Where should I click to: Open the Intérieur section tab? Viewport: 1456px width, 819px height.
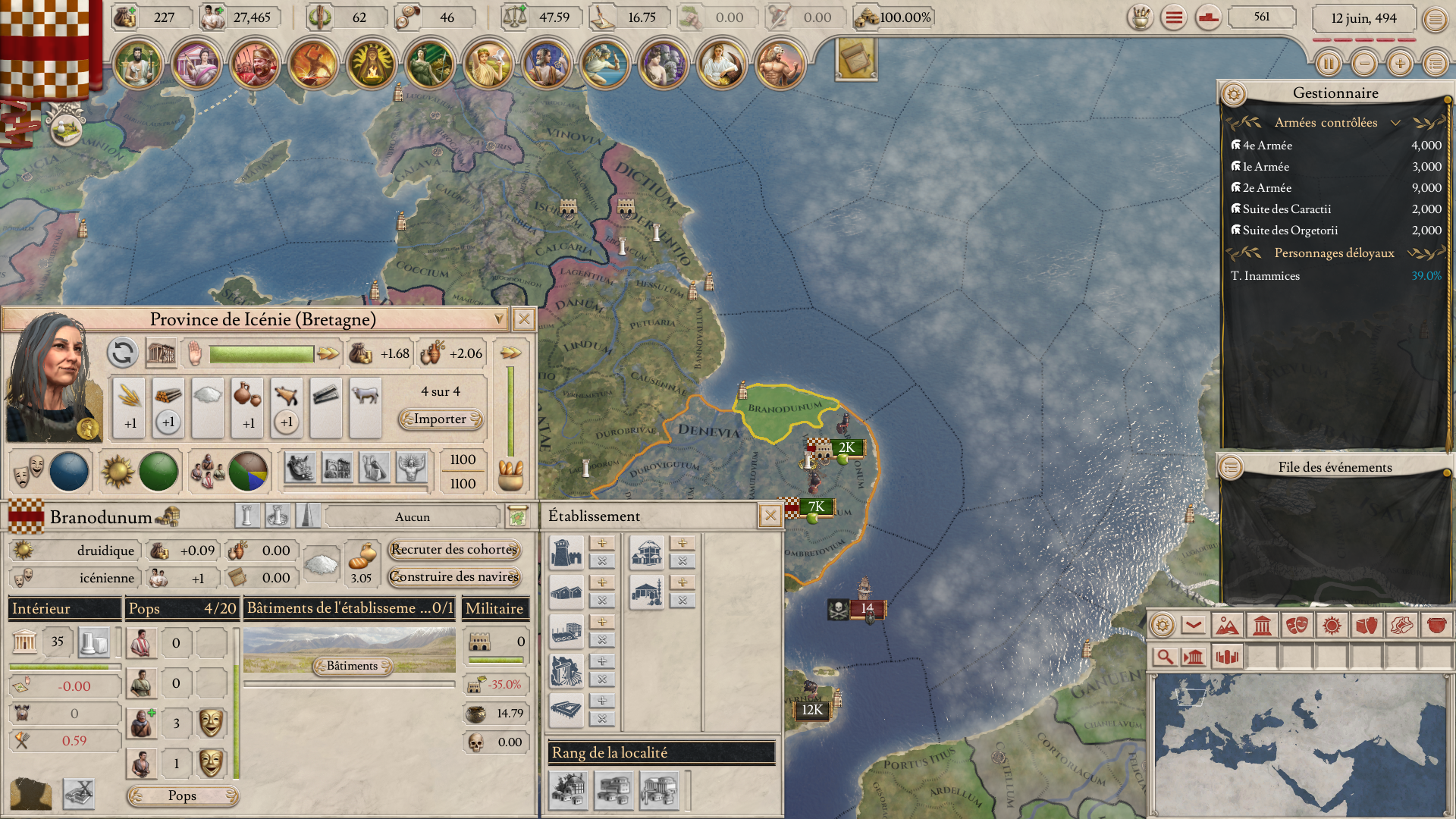[64, 608]
